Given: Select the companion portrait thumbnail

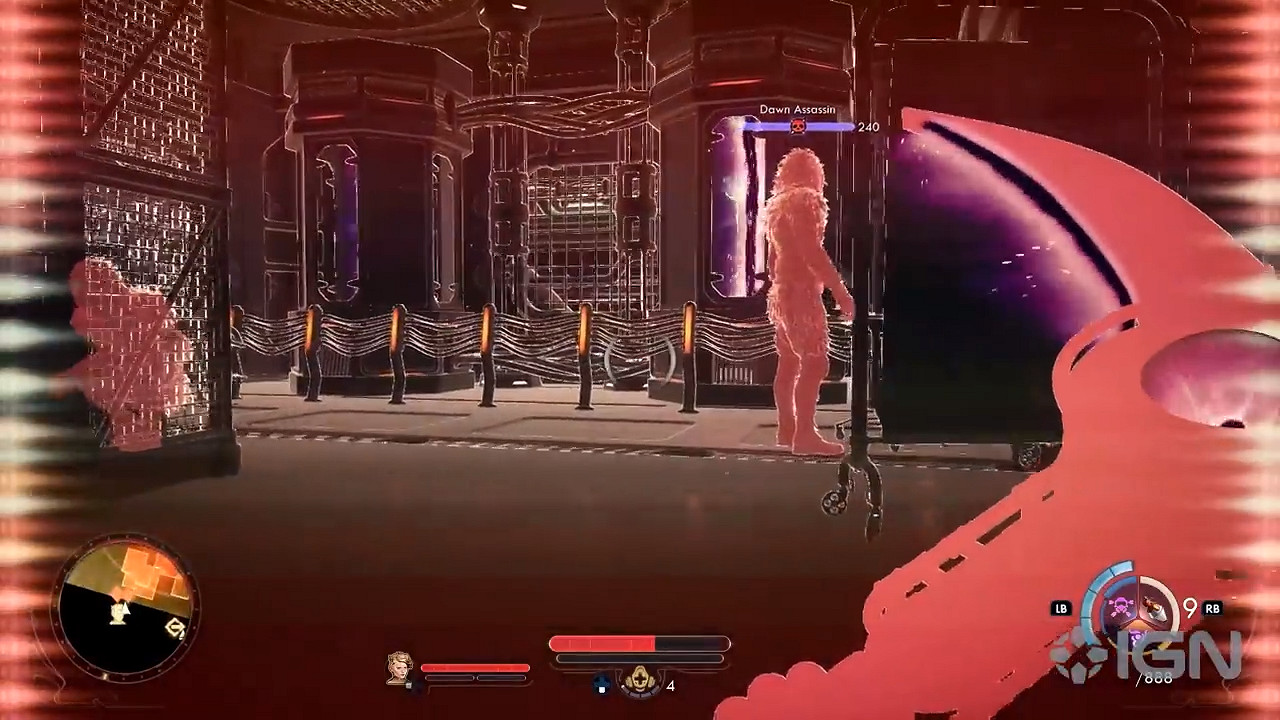Looking at the screenshot, I should tap(398, 672).
